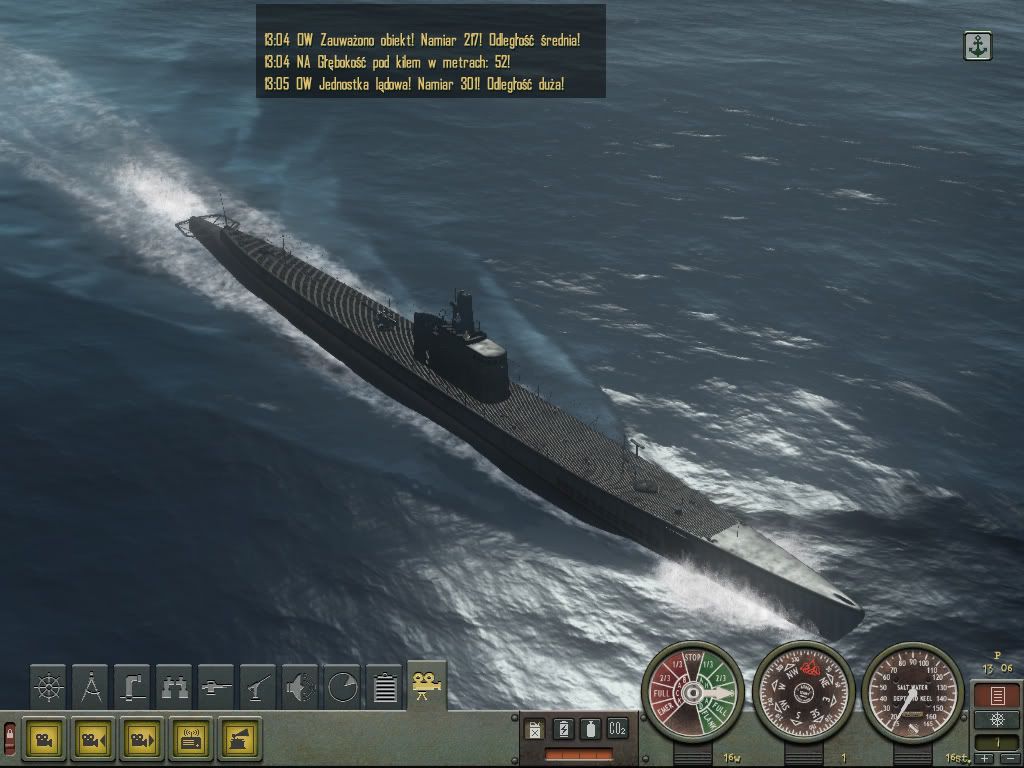Open the red message log button
1024x768 pixels.
coord(996,695)
